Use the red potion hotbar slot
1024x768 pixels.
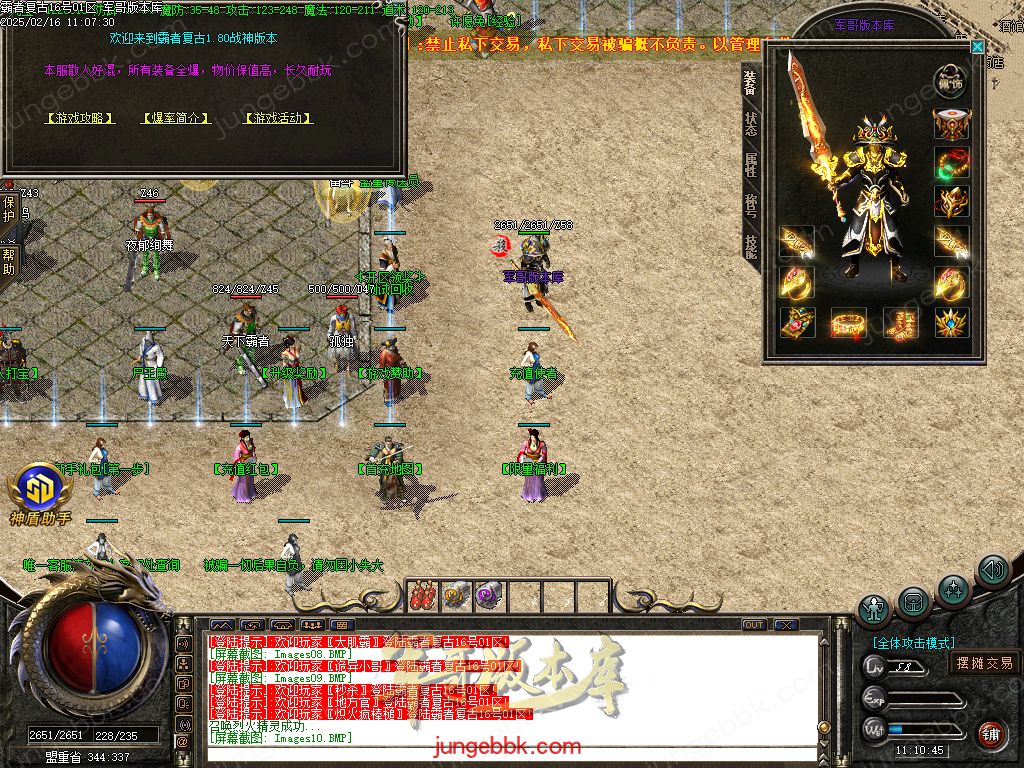[x=422, y=596]
